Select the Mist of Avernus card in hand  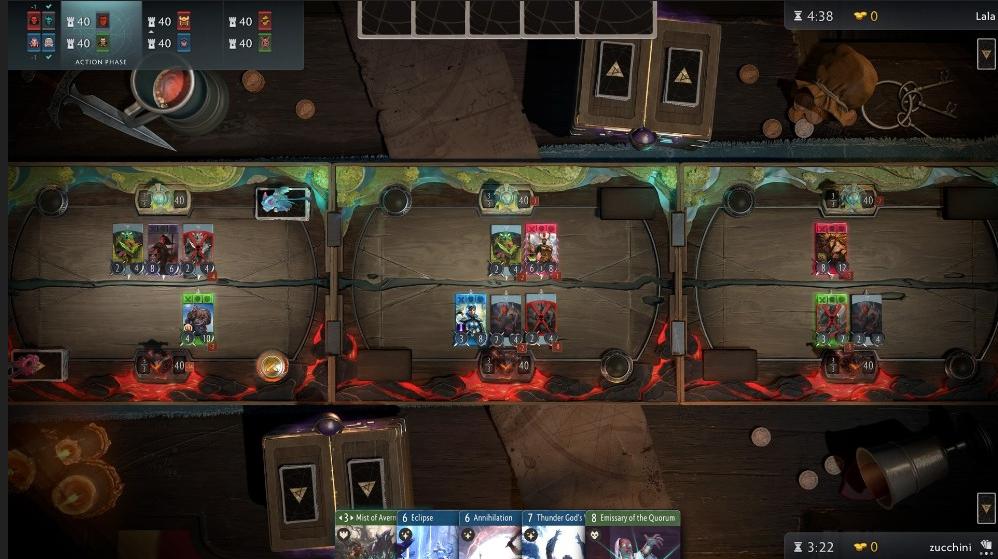click(x=366, y=535)
